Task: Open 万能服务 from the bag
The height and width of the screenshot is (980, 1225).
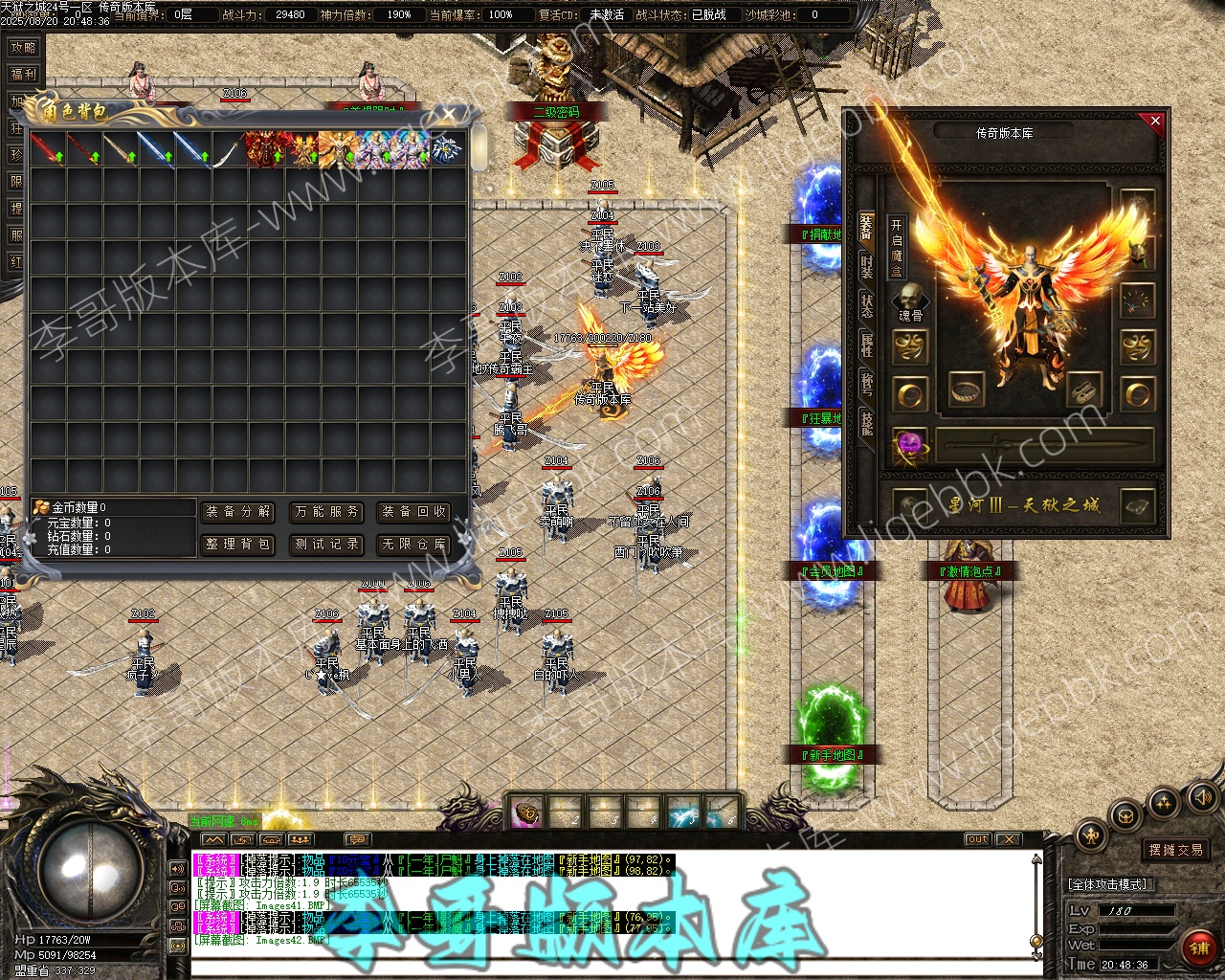Action: (327, 512)
